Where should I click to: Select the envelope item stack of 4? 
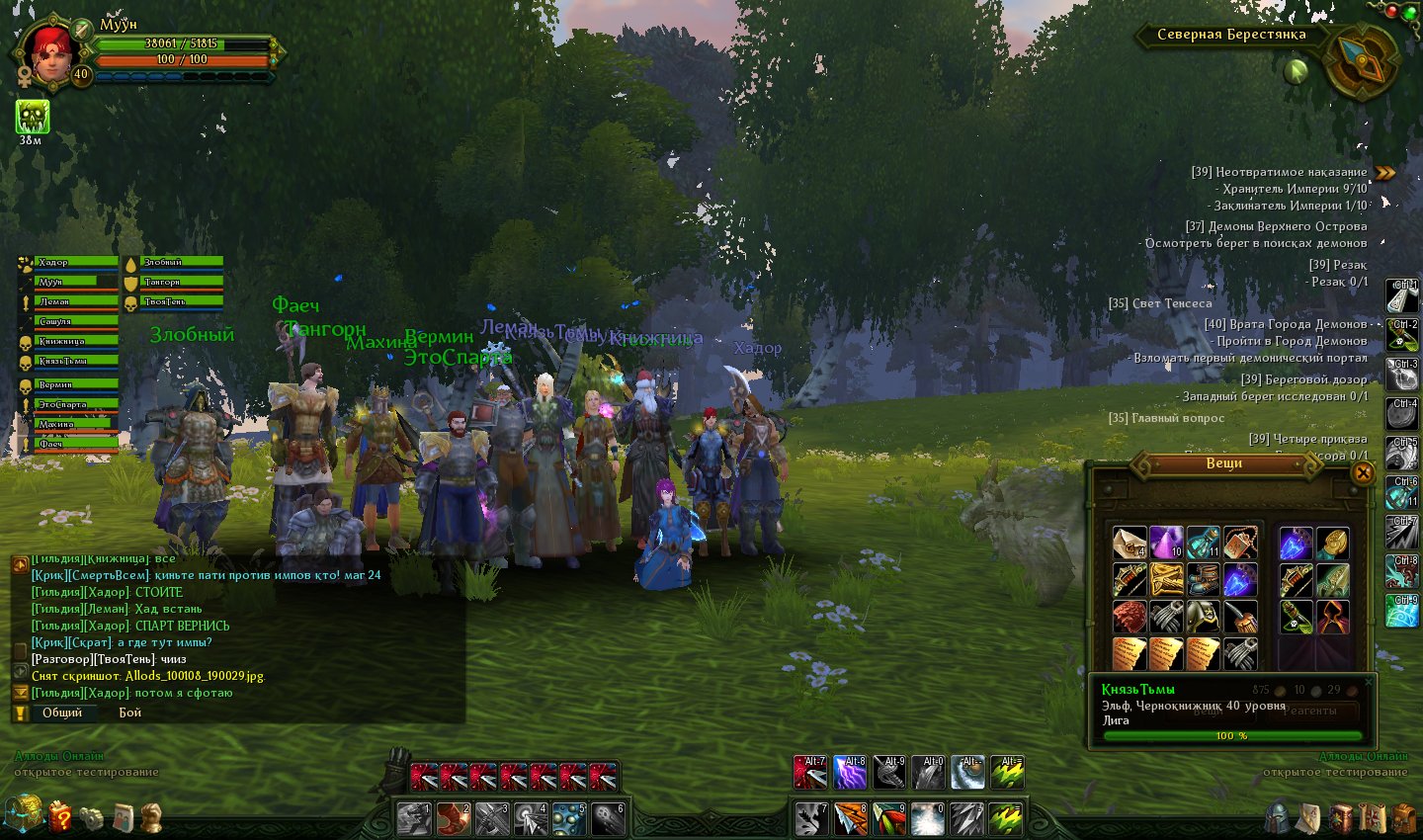[x=1130, y=543]
